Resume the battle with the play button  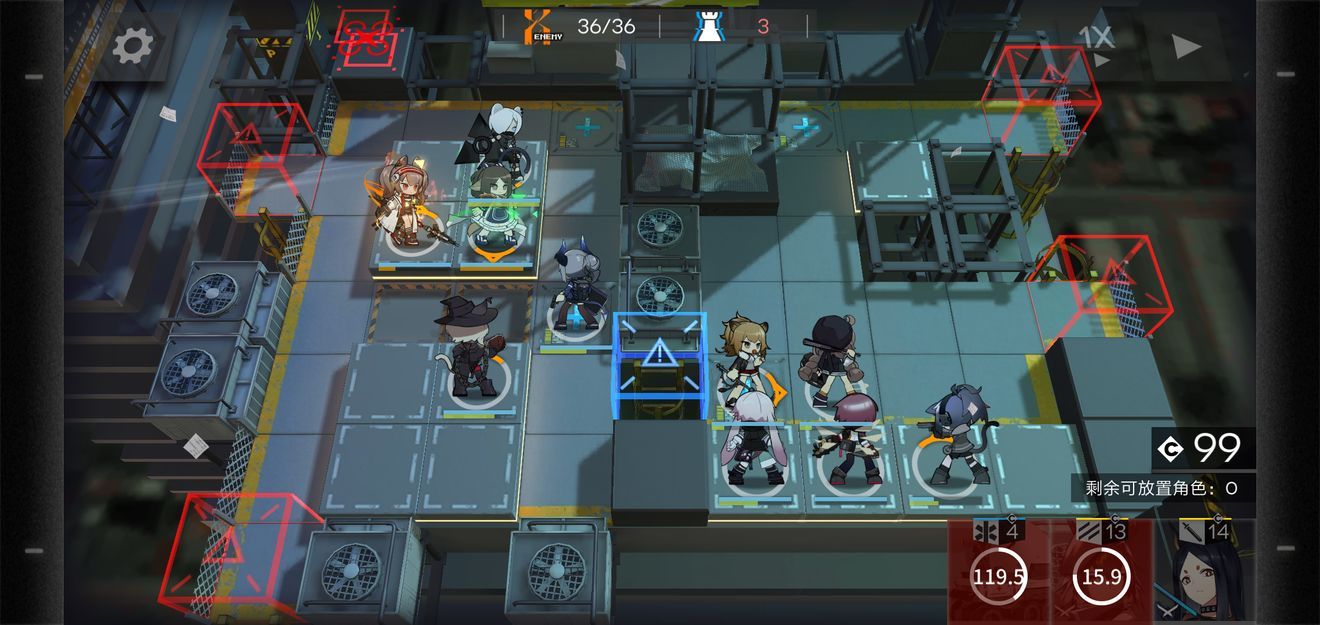coord(1186,46)
